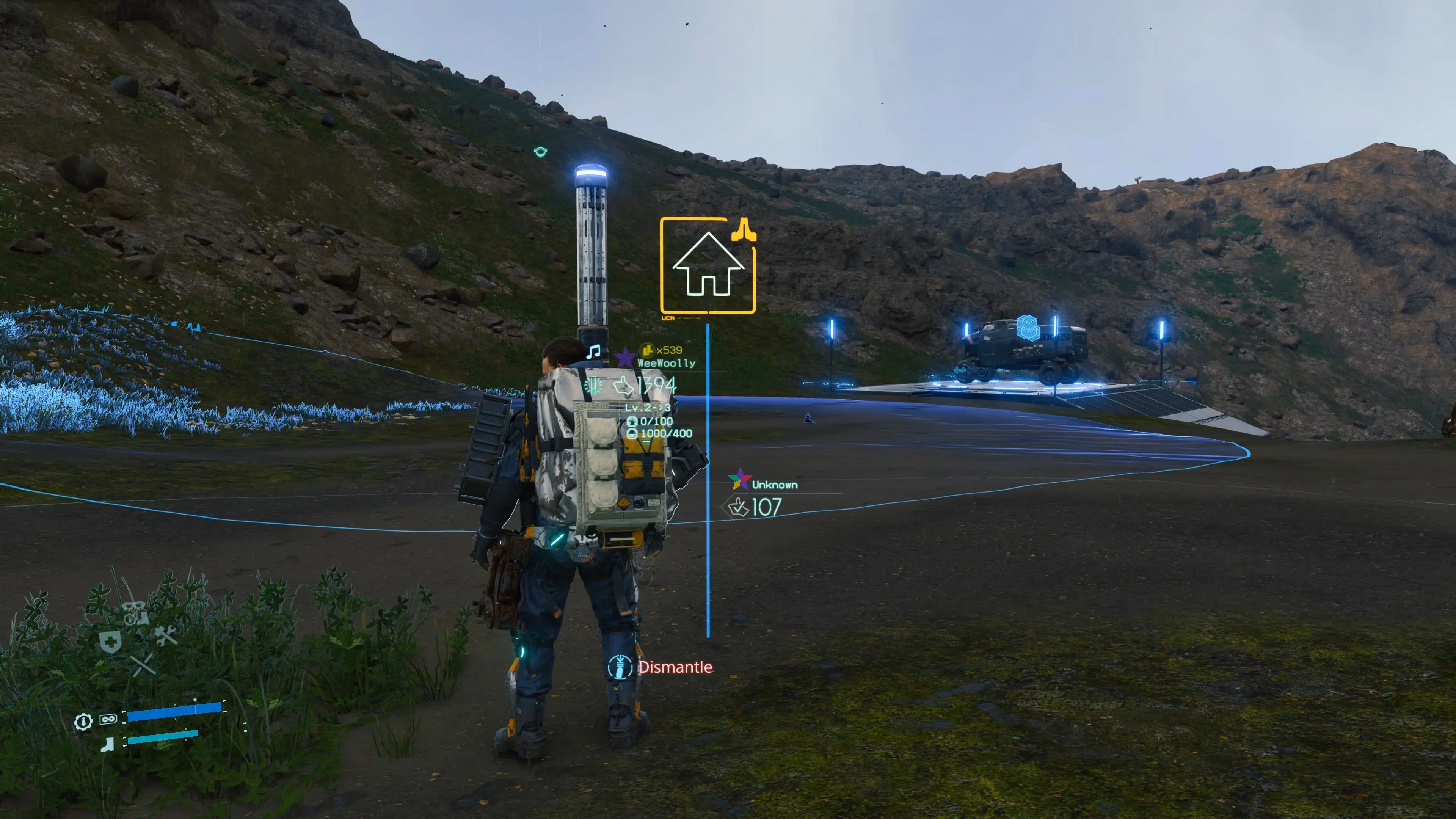Image resolution: width=1456 pixels, height=819 pixels.
Task: Click the checked thumbs-up icon beside 107
Action: point(738,507)
